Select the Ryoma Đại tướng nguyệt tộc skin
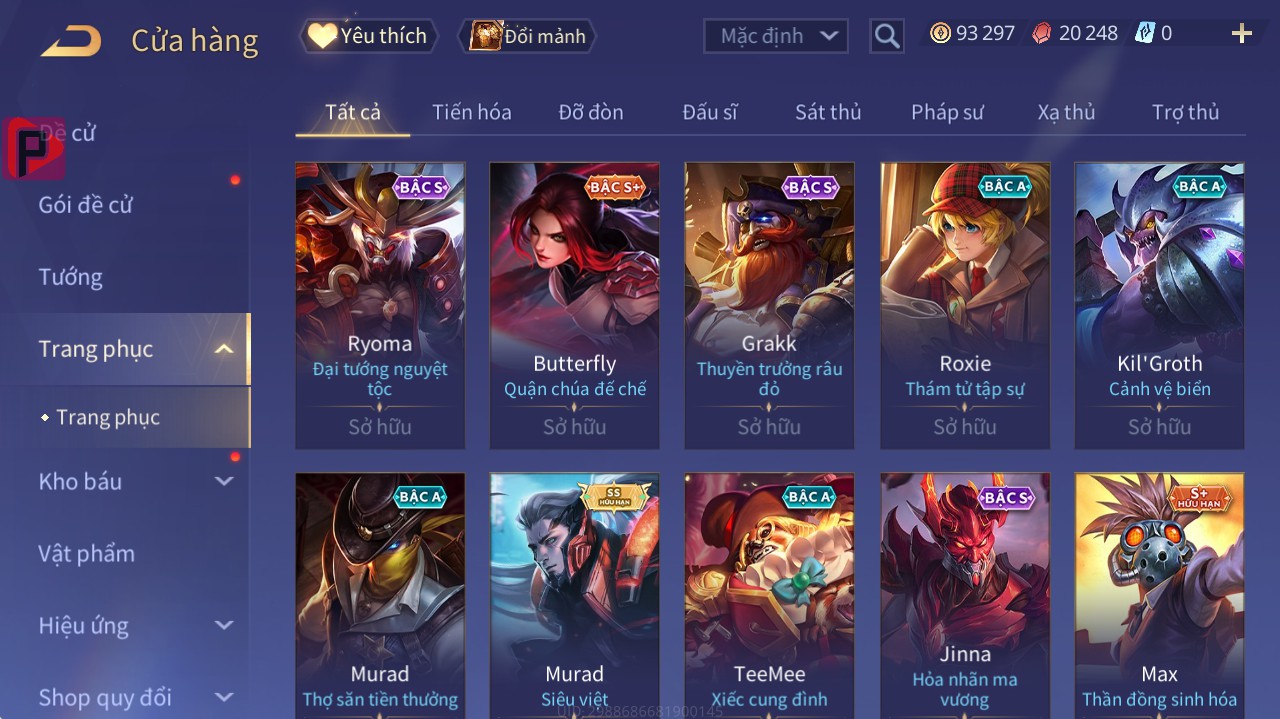Viewport: 1280px width, 719px height. tap(380, 305)
